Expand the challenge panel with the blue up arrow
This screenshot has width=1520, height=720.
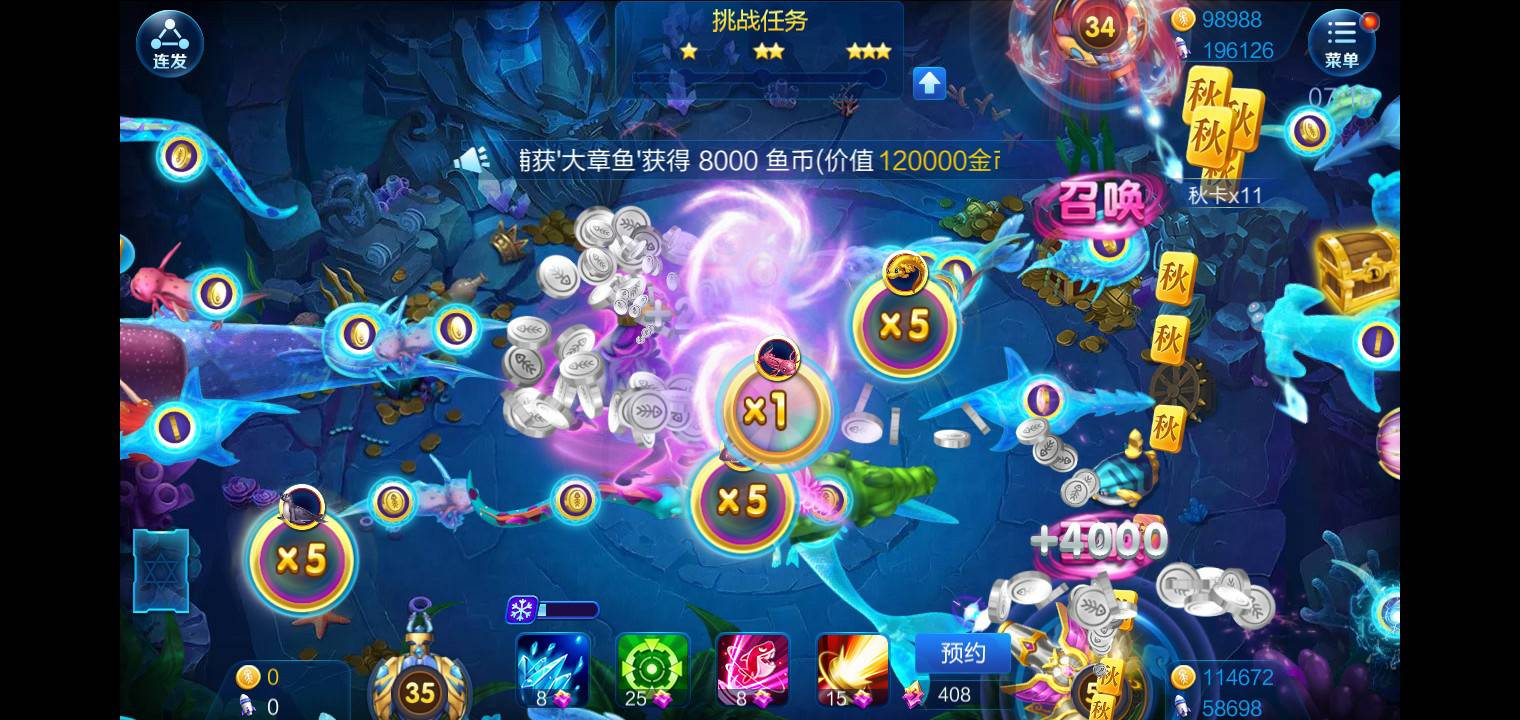(929, 84)
